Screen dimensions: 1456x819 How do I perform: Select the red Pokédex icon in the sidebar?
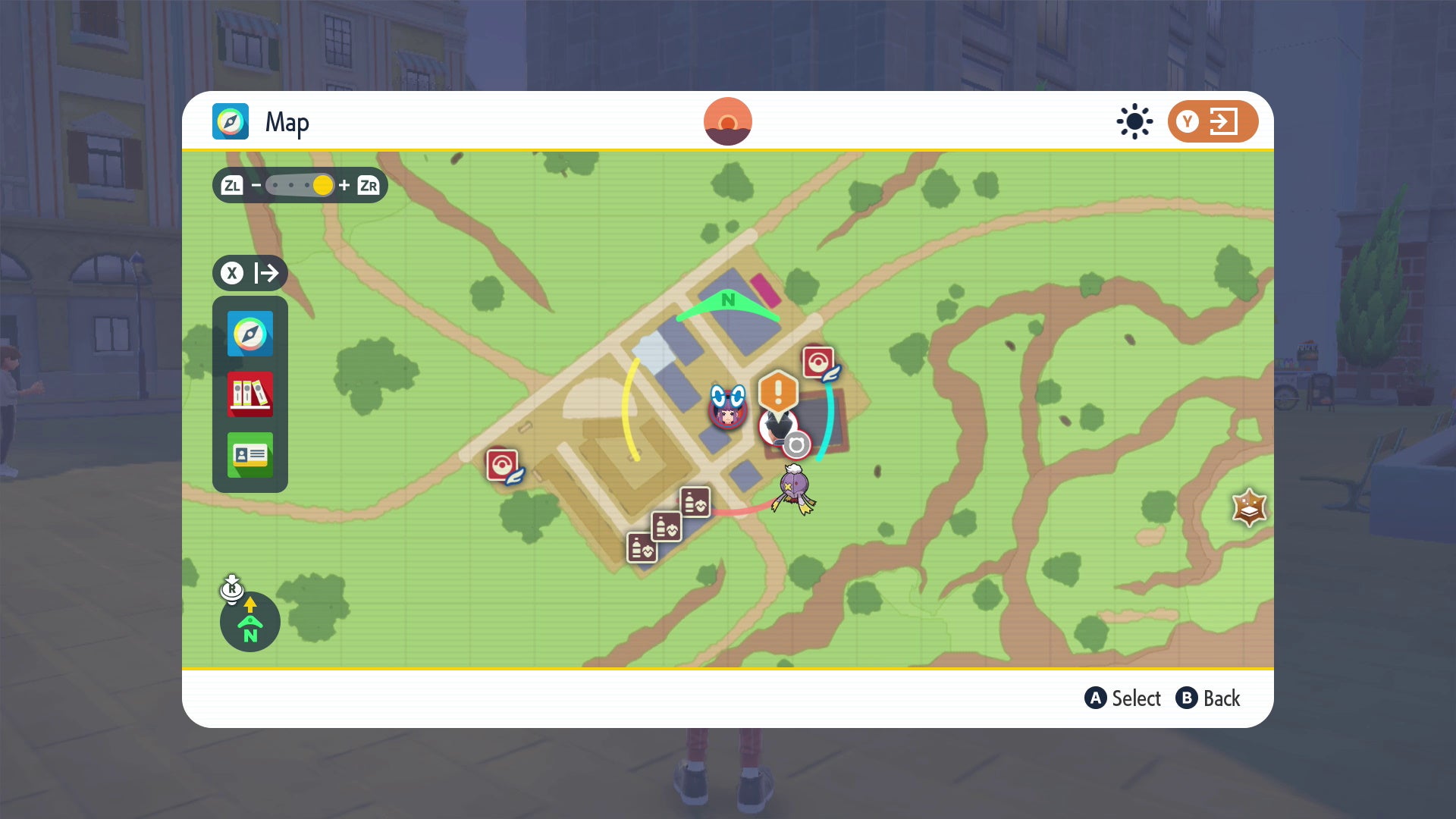[x=250, y=395]
